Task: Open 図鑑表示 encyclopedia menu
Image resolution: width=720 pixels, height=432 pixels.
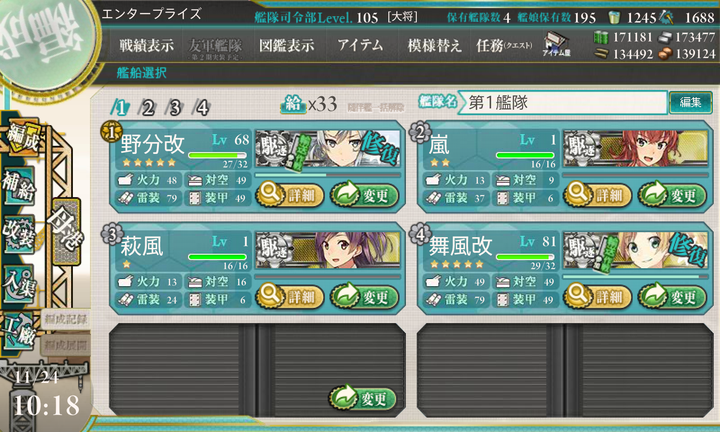Action: coord(286,46)
